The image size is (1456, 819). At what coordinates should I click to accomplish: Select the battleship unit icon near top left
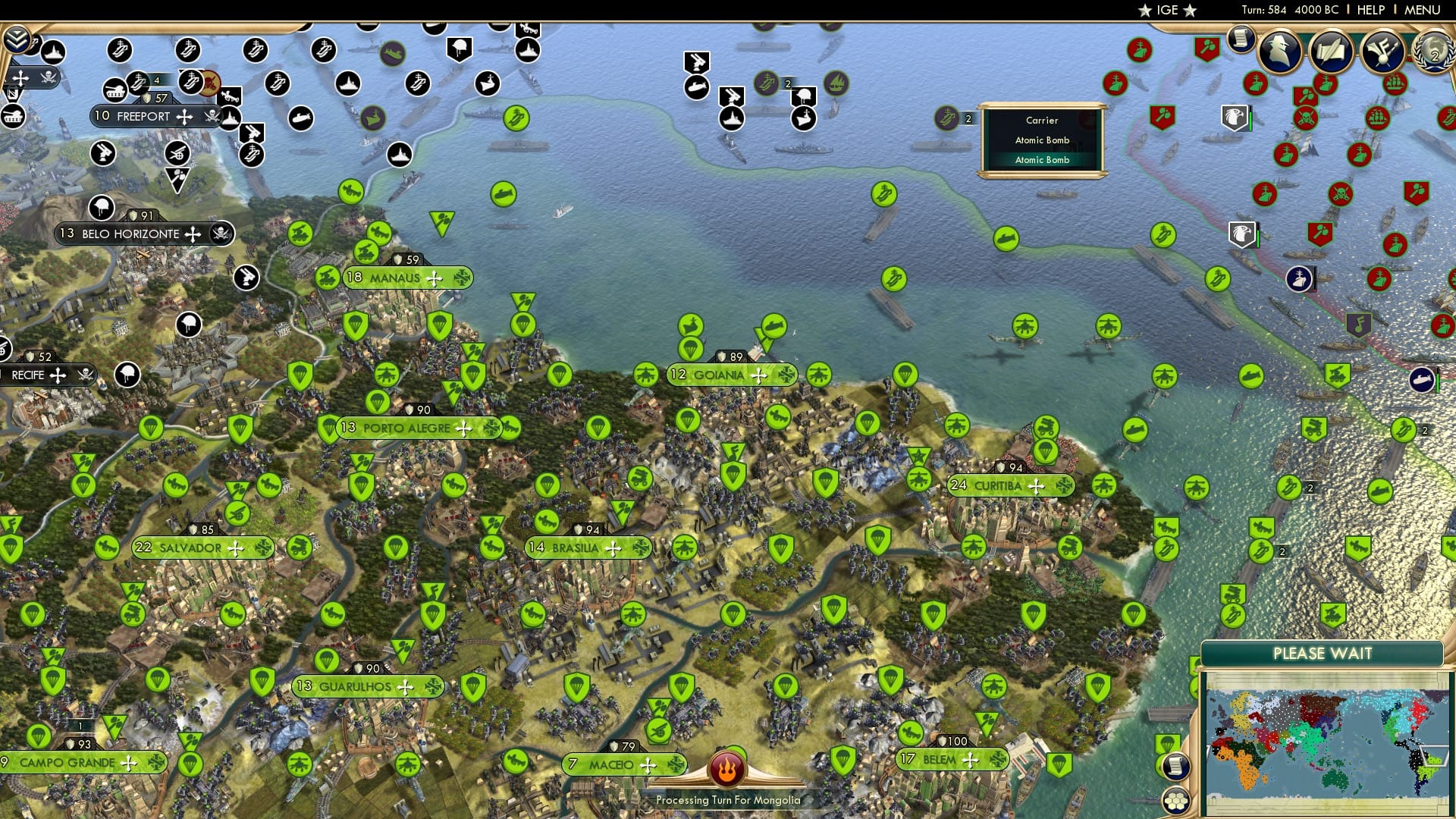[53, 54]
